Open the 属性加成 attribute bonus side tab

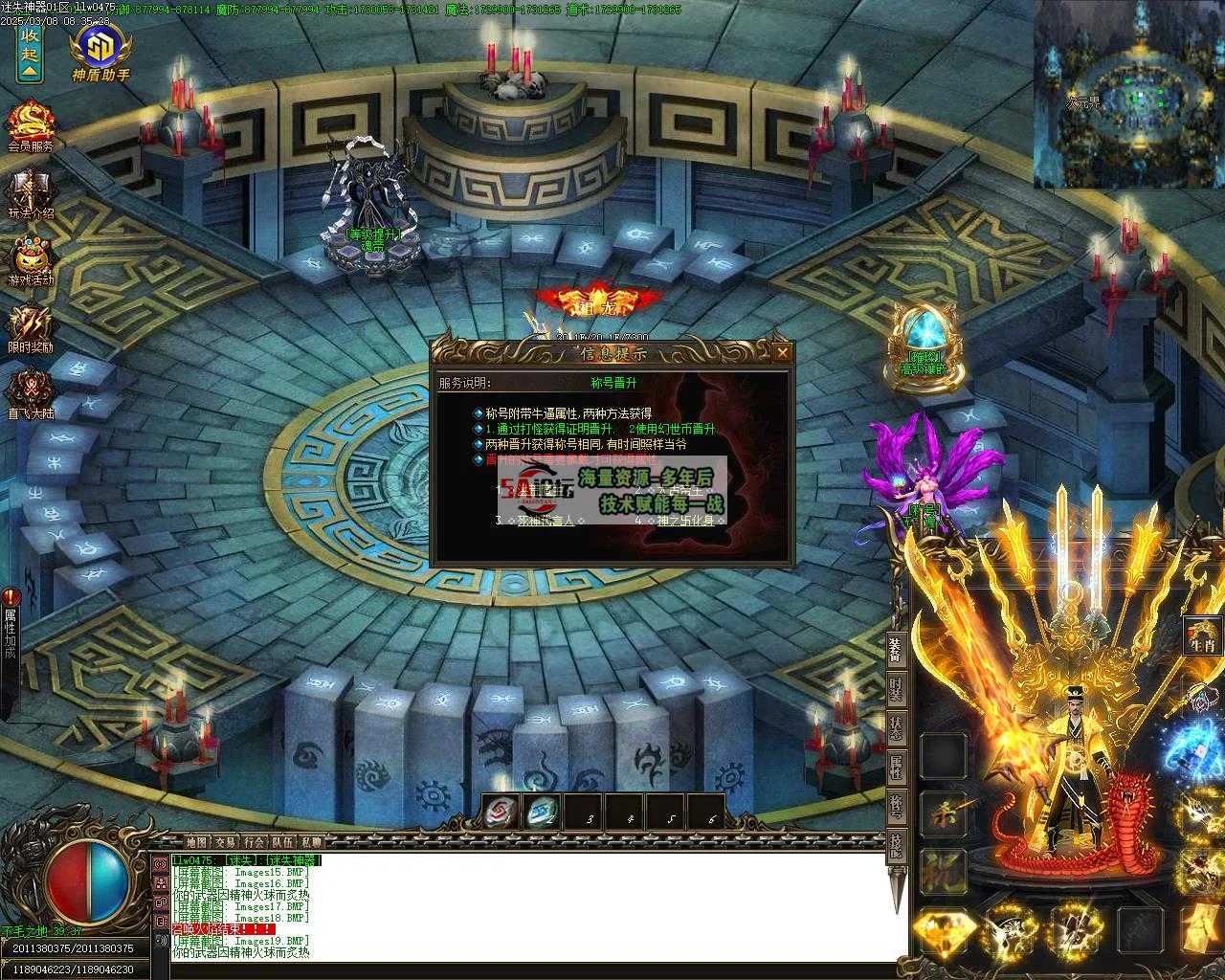pos(11,632)
